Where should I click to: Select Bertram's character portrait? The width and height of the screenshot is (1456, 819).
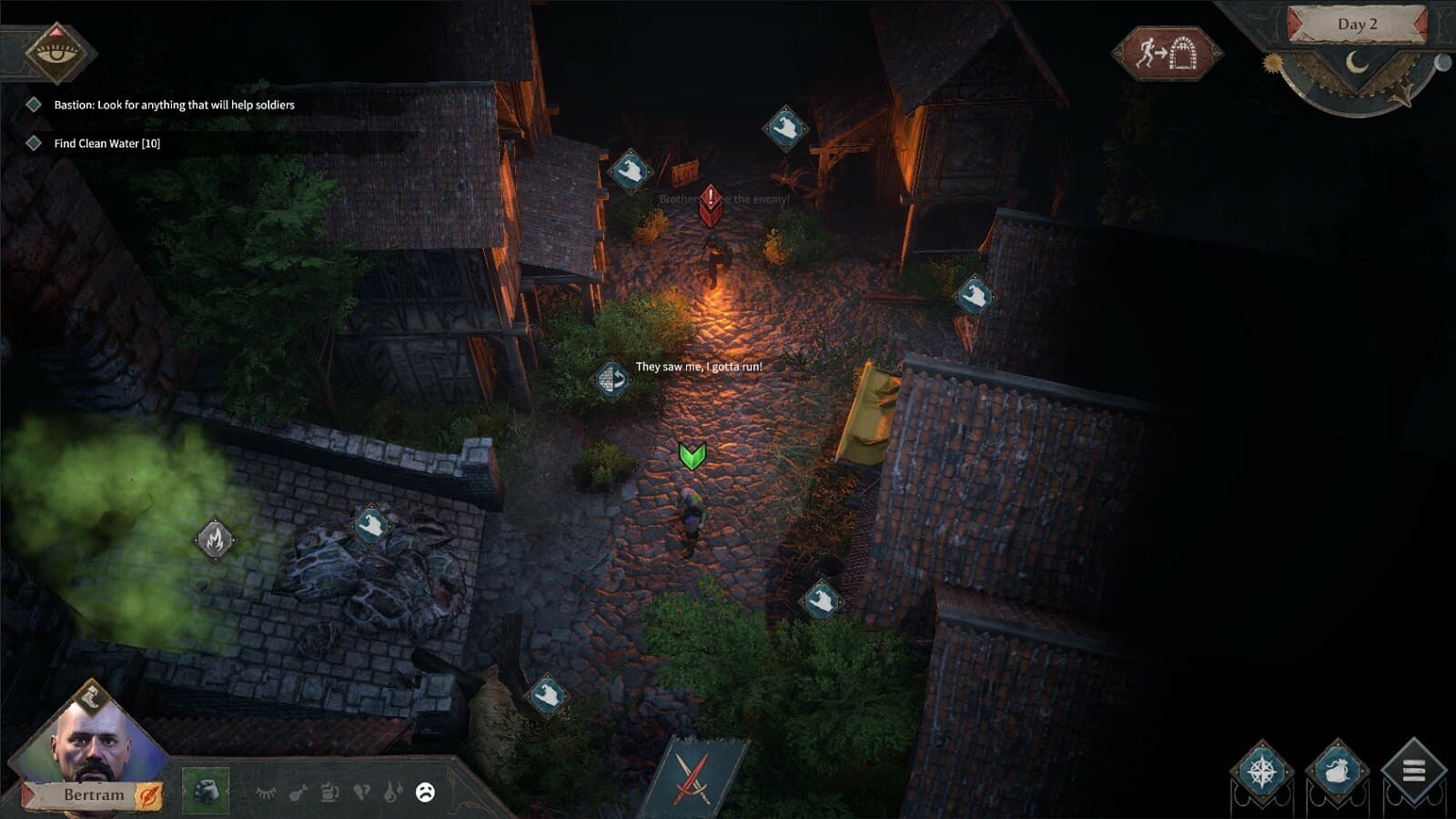point(86,742)
